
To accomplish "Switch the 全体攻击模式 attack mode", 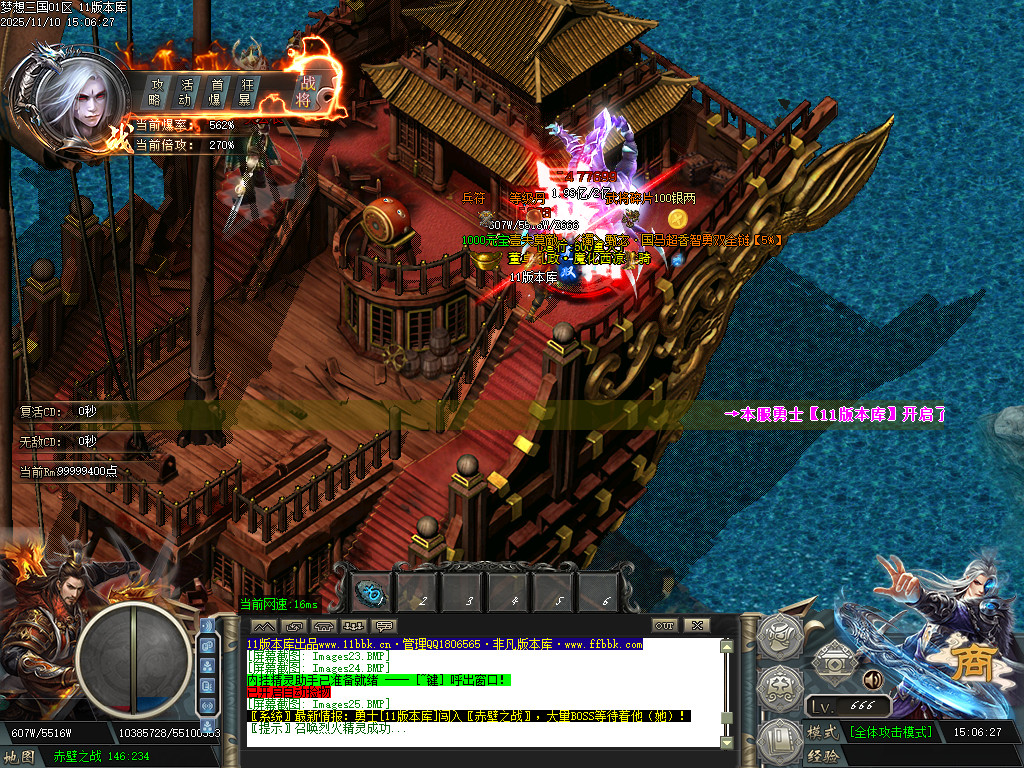I will [891, 732].
